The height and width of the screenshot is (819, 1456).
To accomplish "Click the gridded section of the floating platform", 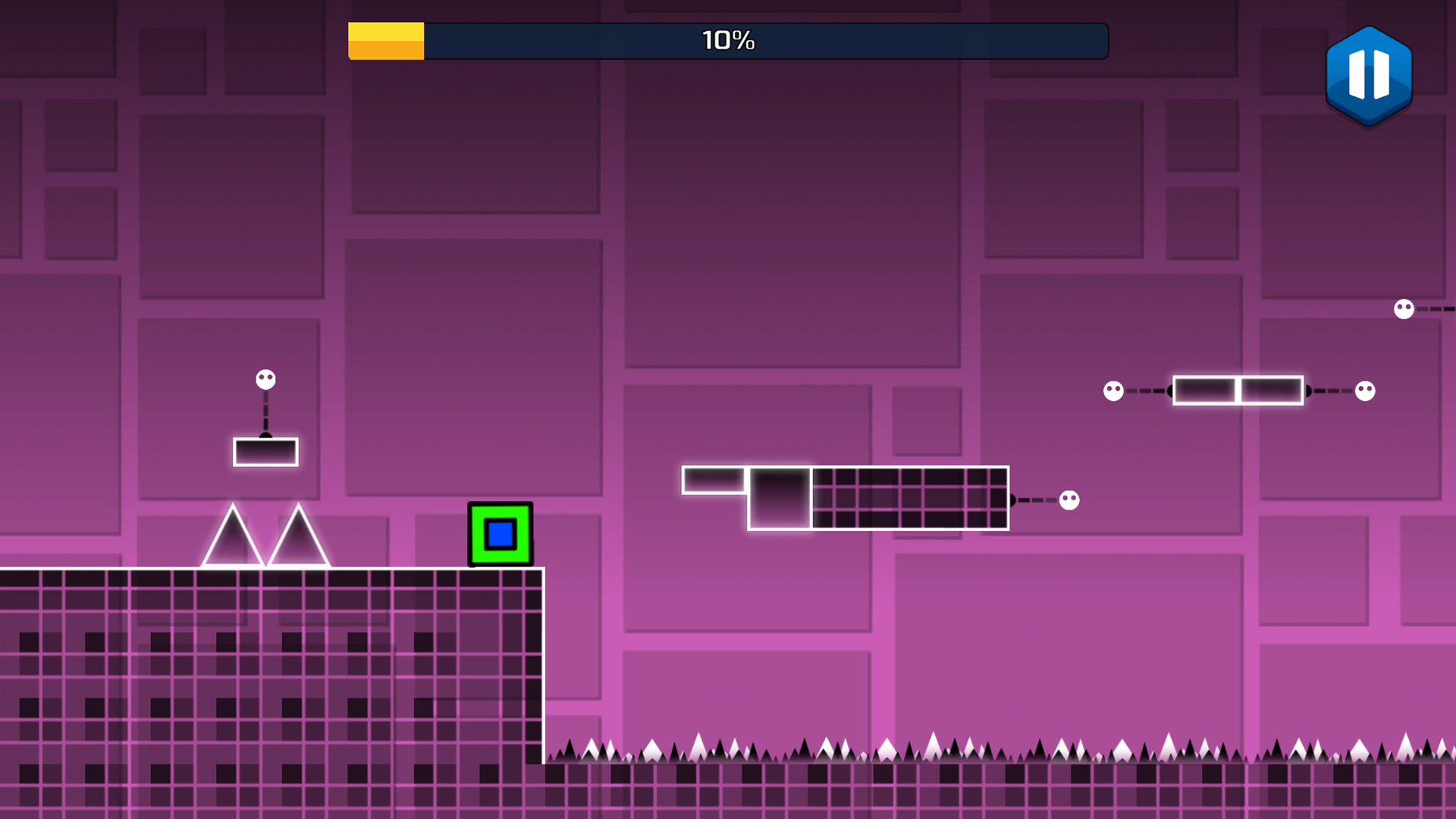I will tap(910, 497).
